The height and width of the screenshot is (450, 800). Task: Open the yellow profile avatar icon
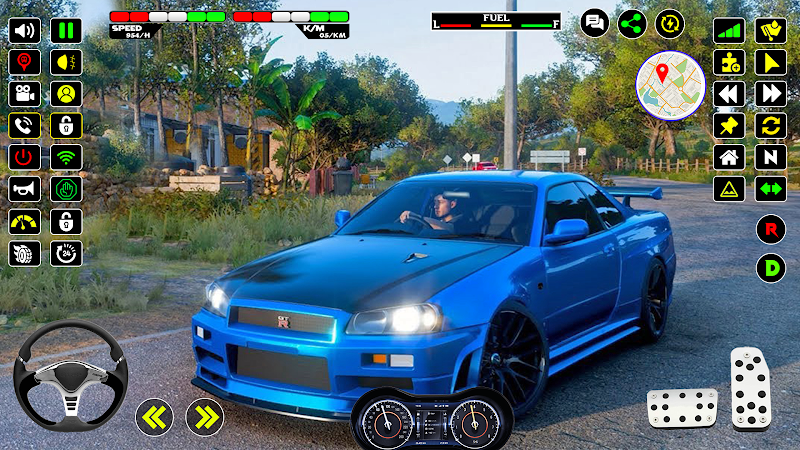66,94
